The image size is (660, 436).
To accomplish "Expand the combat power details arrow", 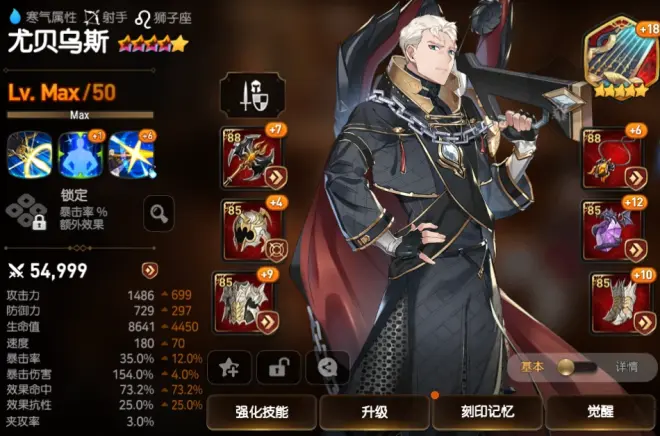I will pyautogui.click(x=149, y=270).
